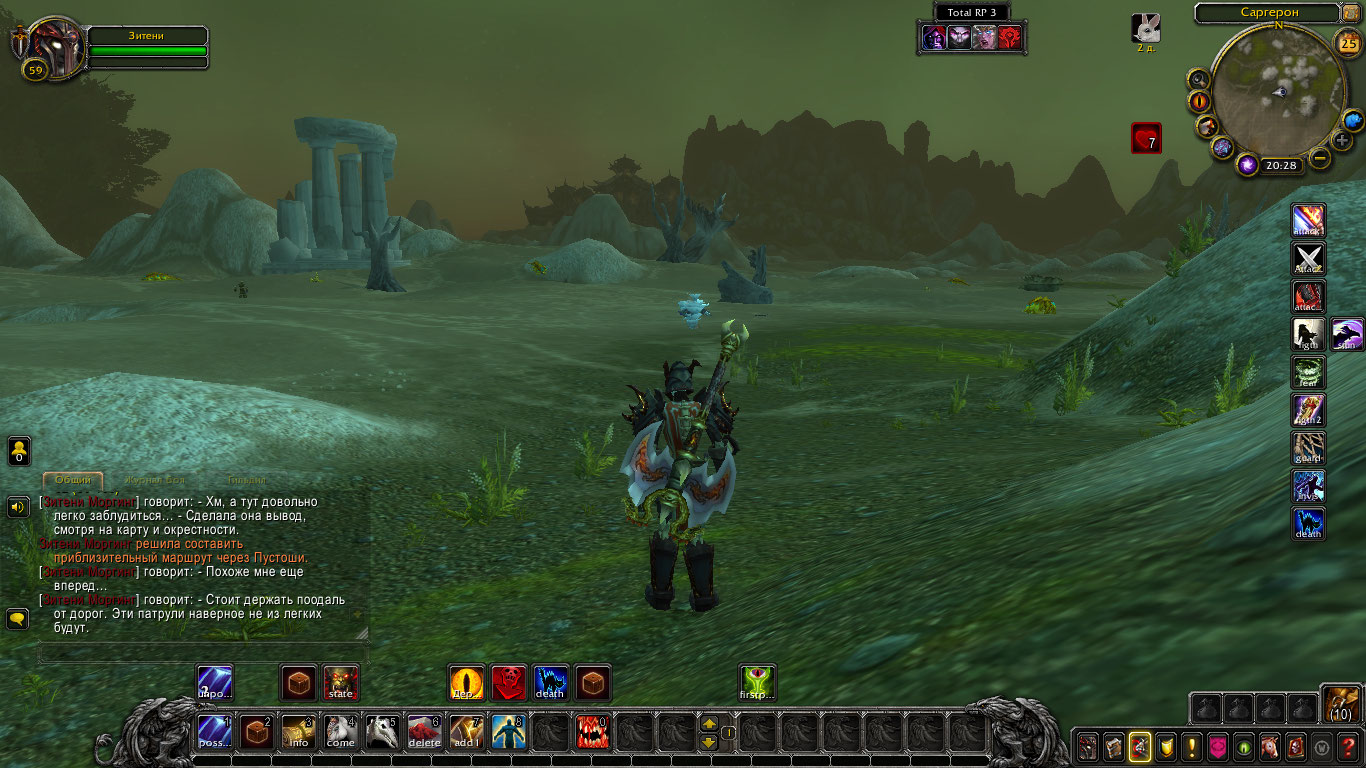1366x768 pixels.
Task: Click the red heart icon showing 7
Action: coord(1146,138)
